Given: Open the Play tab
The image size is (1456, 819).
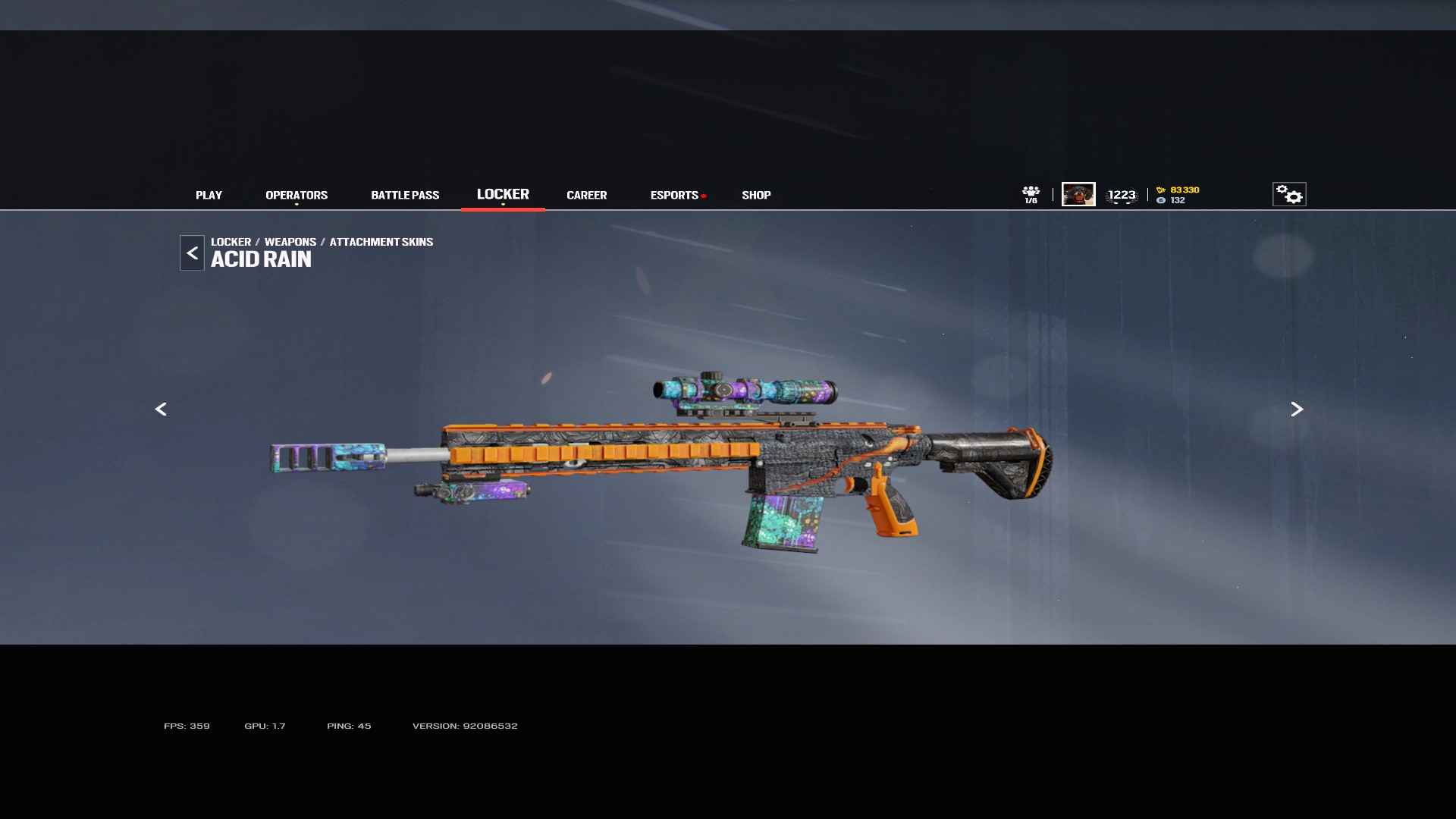Looking at the screenshot, I should tap(209, 195).
